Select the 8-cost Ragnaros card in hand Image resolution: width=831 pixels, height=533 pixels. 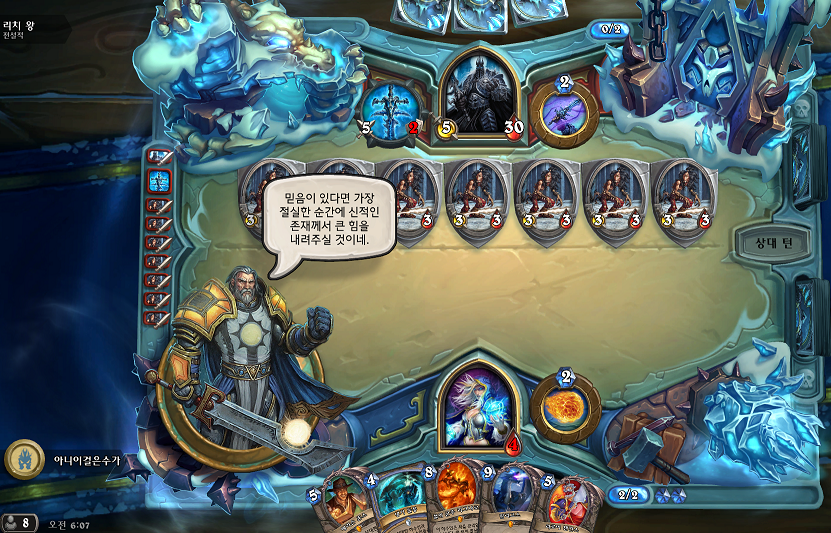[x=456, y=500]
